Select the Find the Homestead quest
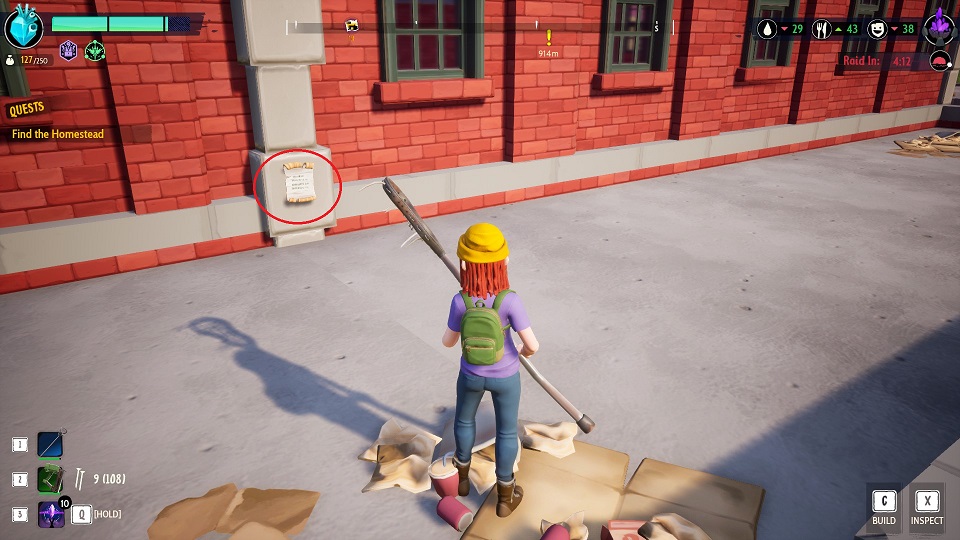Viewport: 960px width, 540px height. pos(58,134)
